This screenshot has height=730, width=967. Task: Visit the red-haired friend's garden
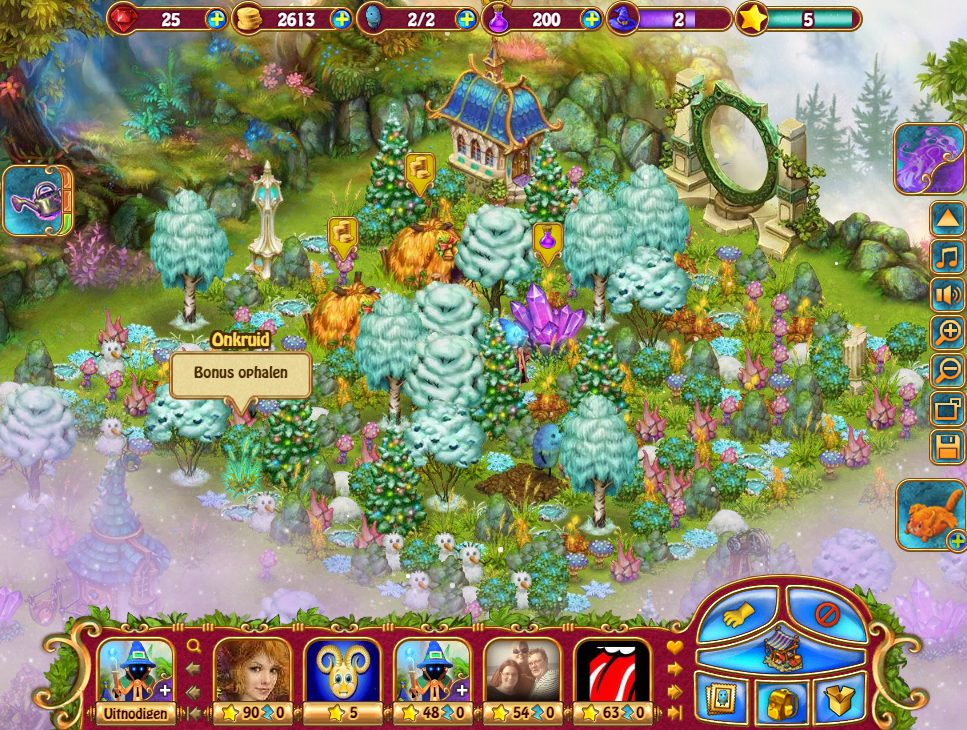coord(252,671)
